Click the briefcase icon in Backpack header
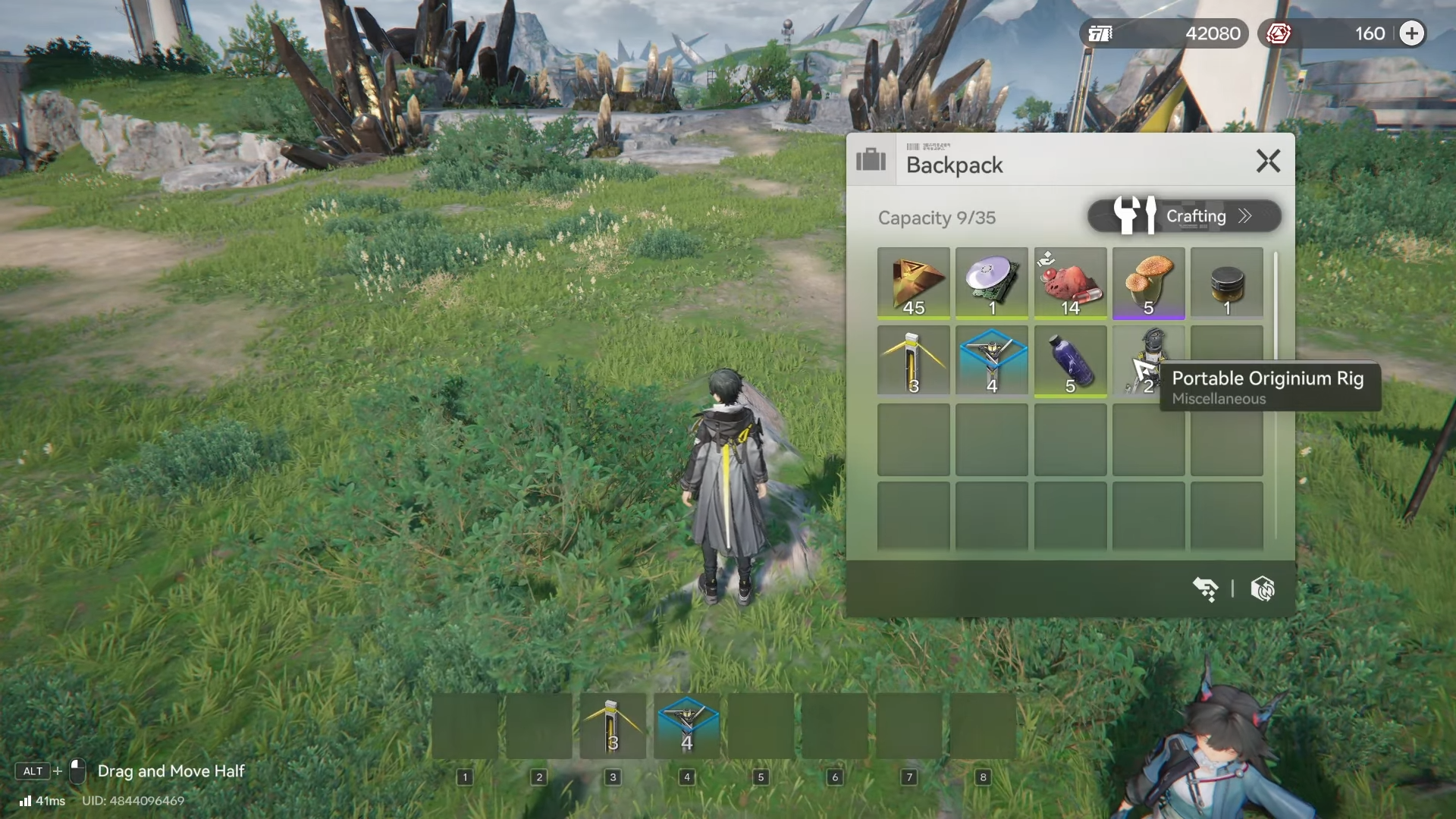Viewport: 1456px width, 819px height. click(871, 161)
